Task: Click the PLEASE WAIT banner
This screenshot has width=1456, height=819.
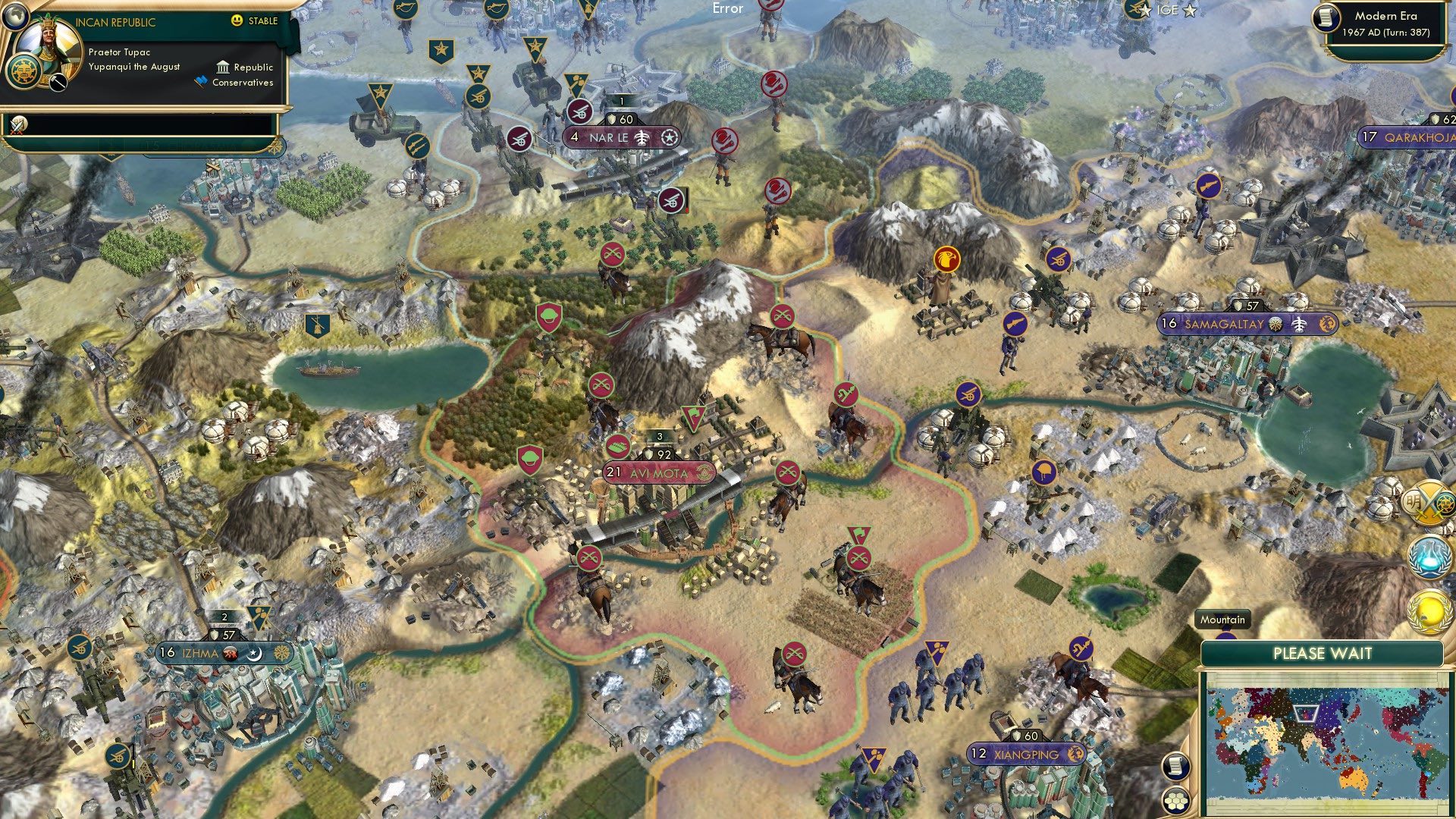Action: point(1323,652)
